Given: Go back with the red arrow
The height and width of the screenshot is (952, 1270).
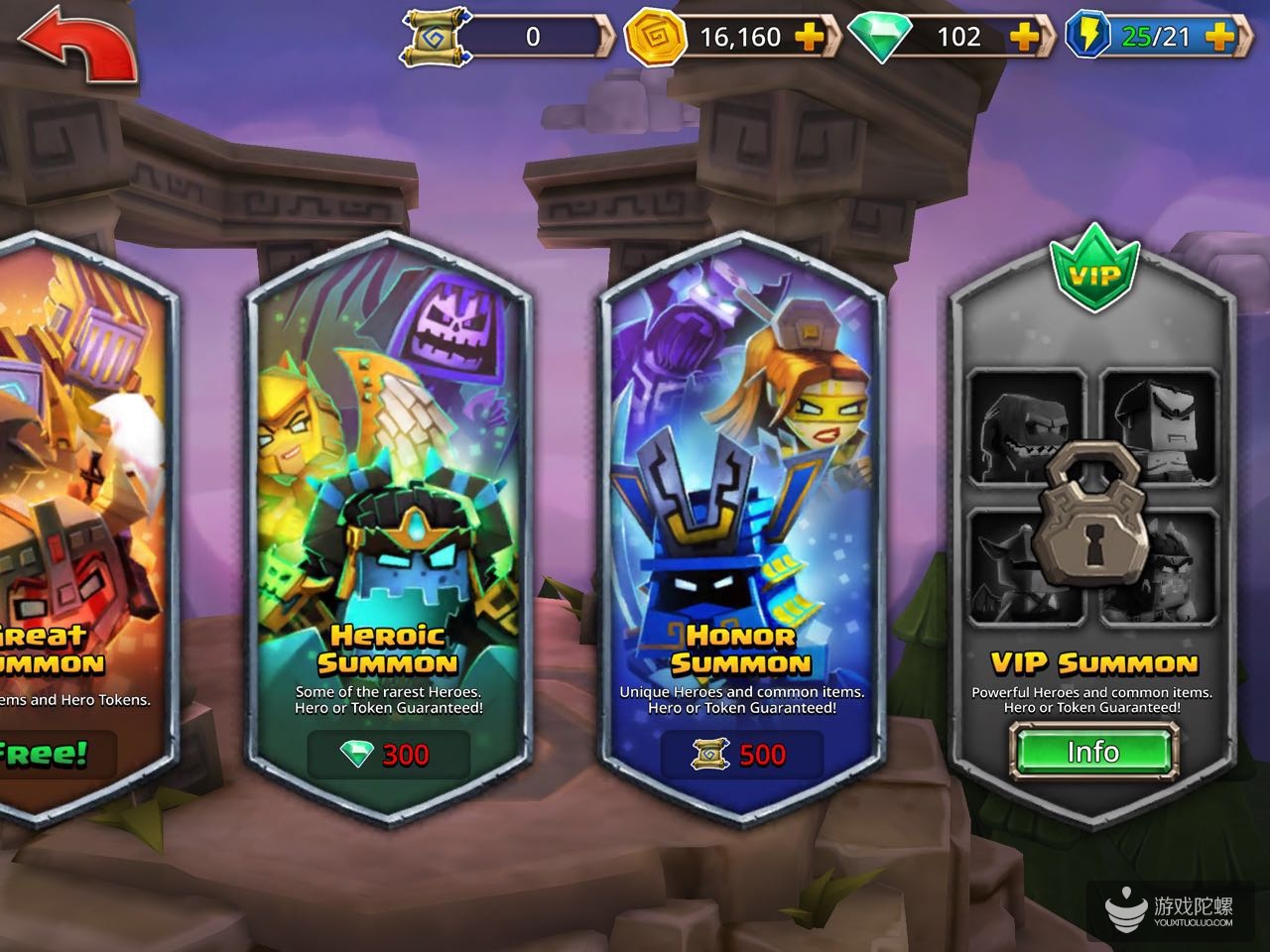Looking at the screenshot, I should coord(76,46).
